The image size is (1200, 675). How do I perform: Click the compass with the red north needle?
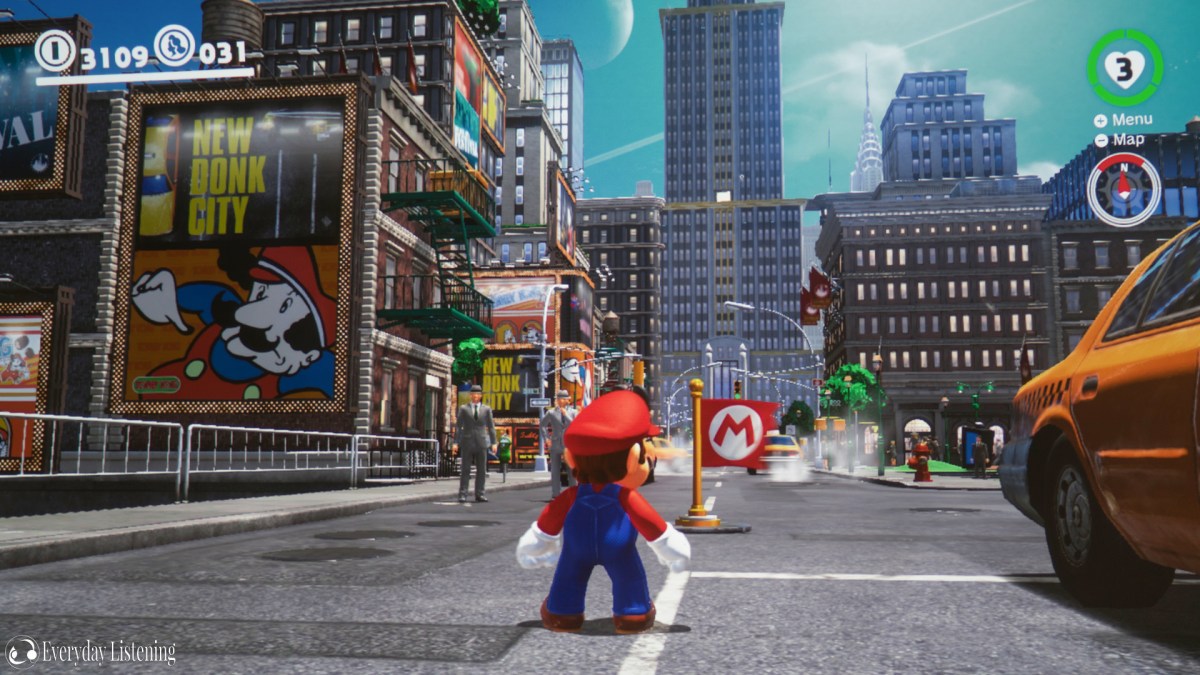[1123, 189]
